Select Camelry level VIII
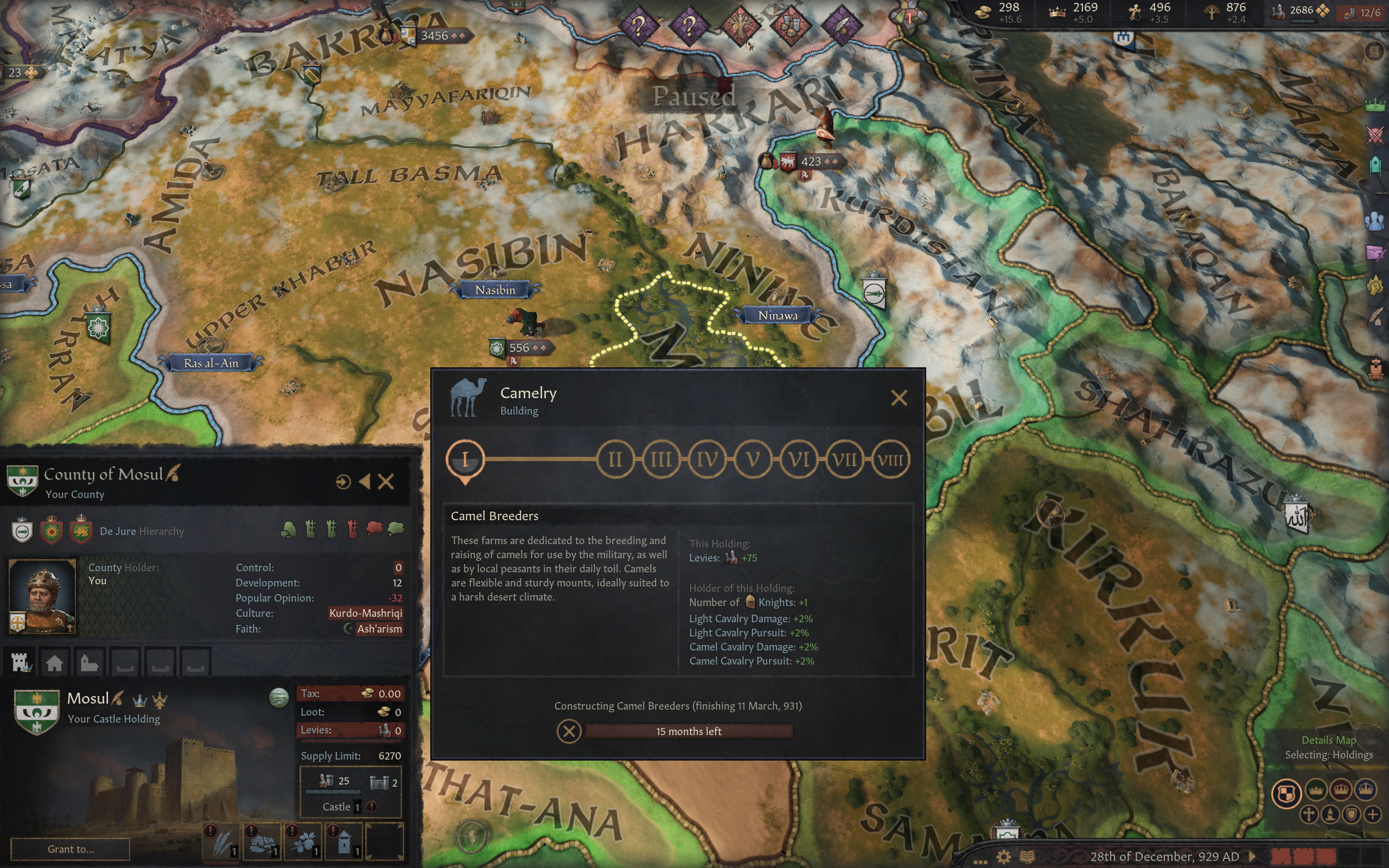 [890, 459]
